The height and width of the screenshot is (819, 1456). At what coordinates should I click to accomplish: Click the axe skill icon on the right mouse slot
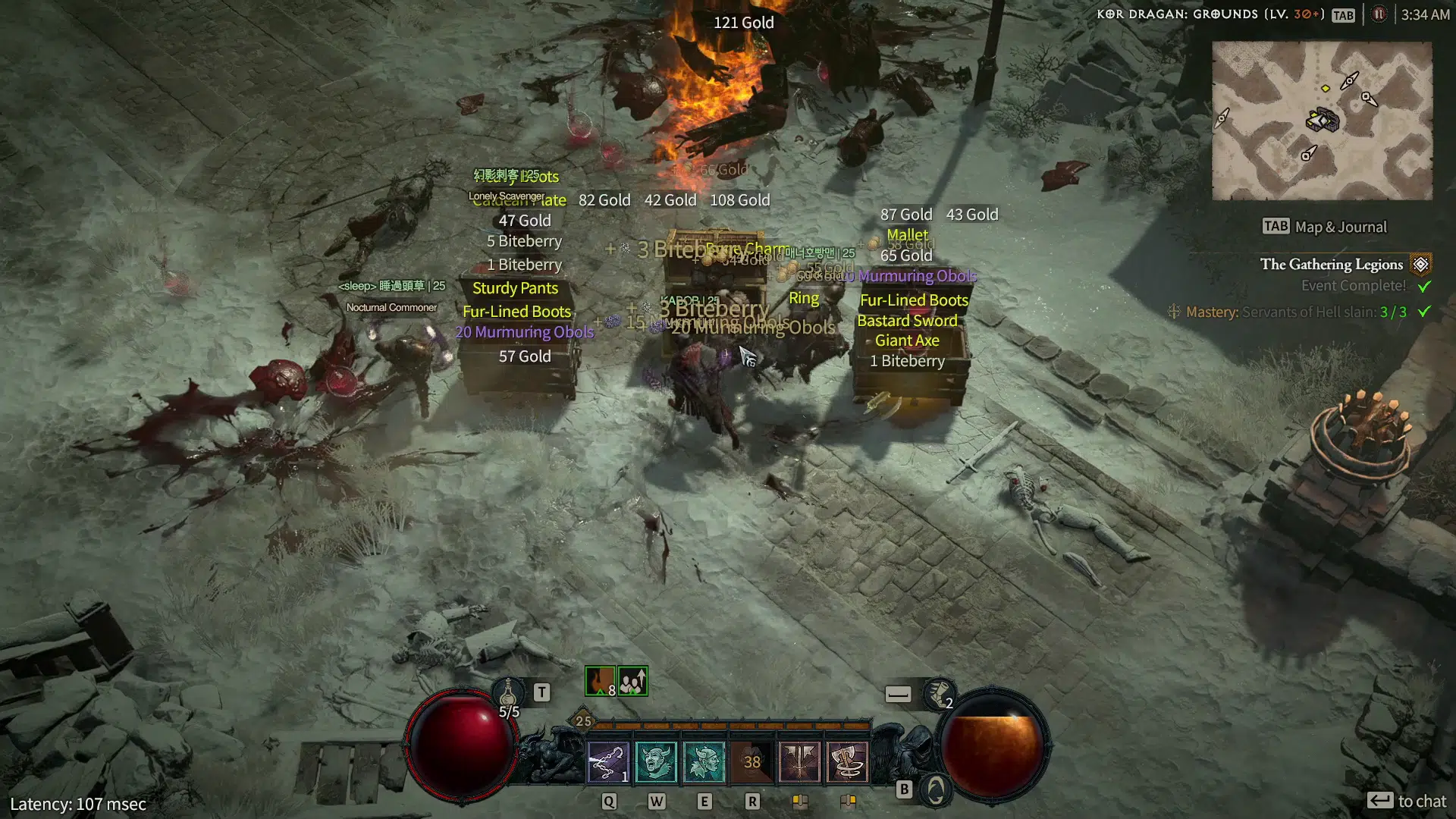pos(849,763)
